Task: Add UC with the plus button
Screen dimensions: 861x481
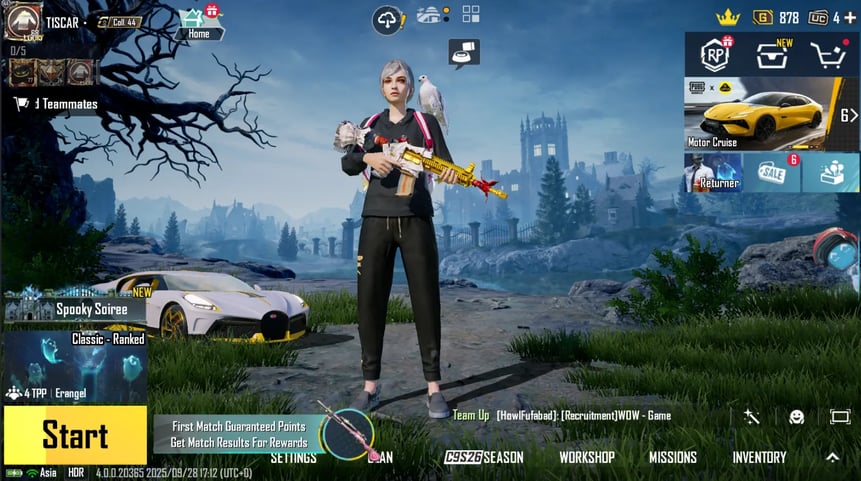Action: 849,18
